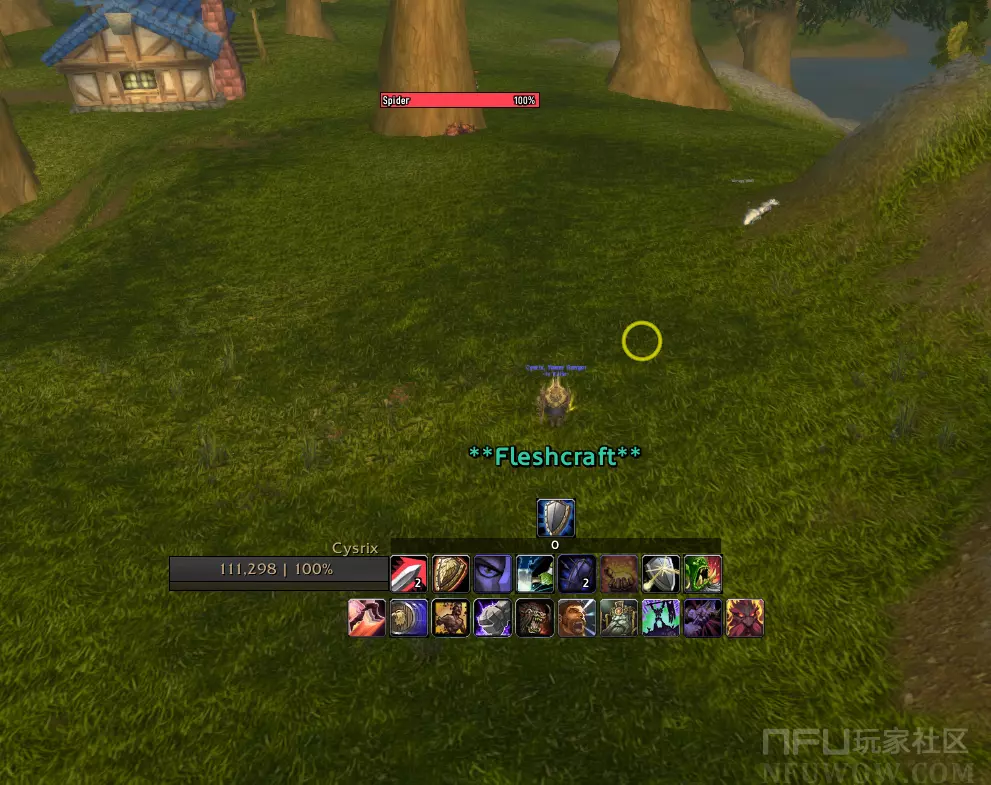The height and width of the screenshot is (785, 991).
Task: Trigger the shouting bearded man ability
Action: (577, 618)
